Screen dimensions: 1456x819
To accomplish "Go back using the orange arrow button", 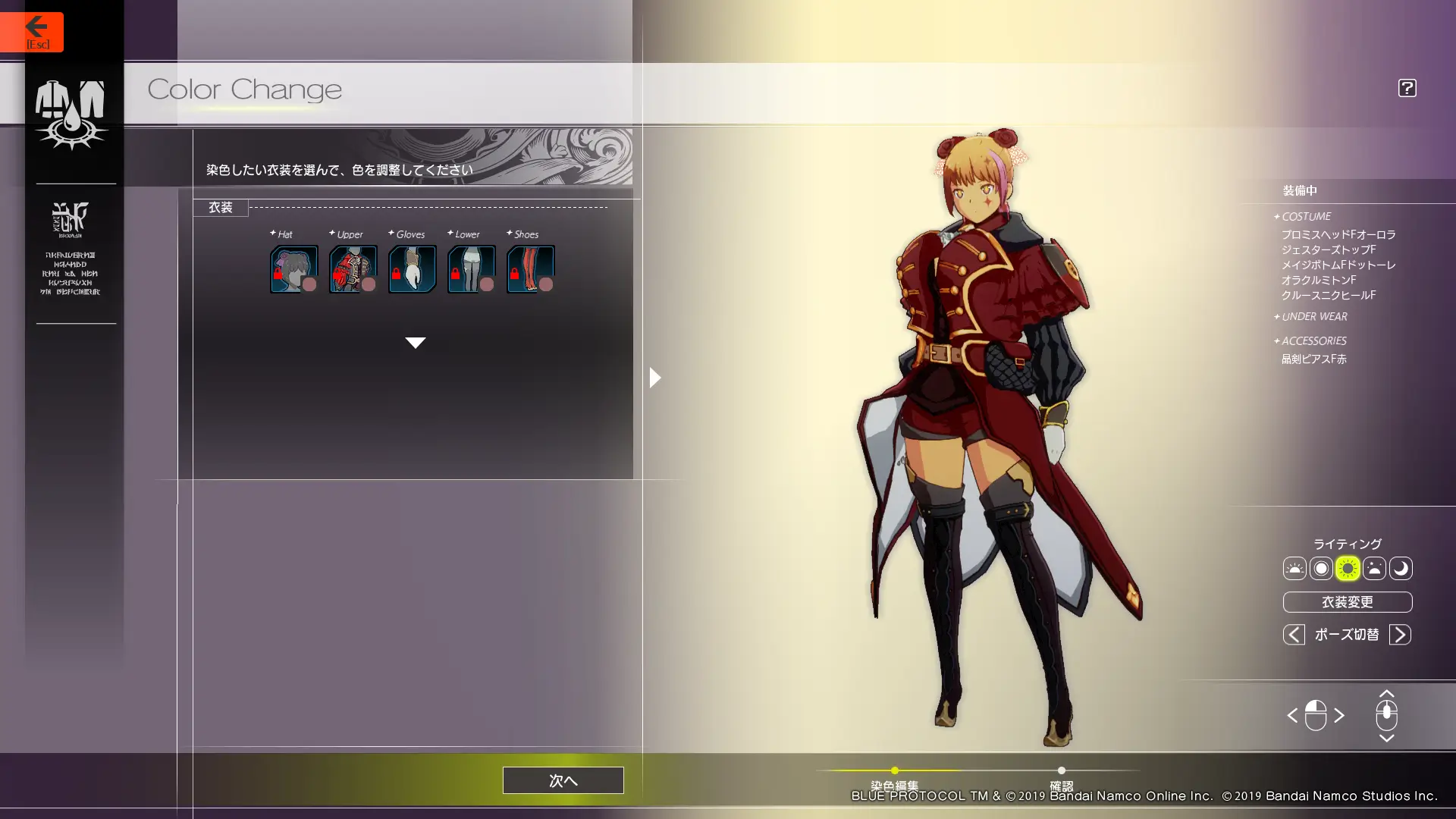I will (32, 32).
